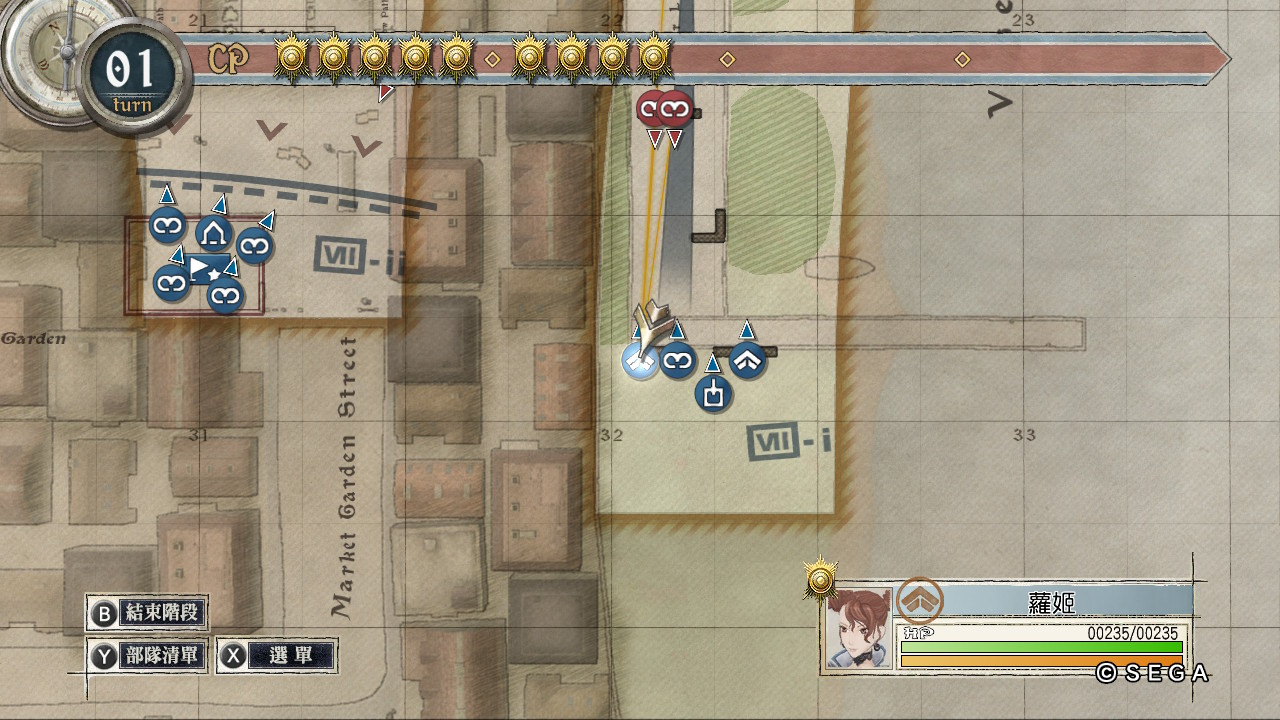Click 蘿姬's character portrait
The height and width of the screenshot is (720, 1280).
[x=858, y=627]
